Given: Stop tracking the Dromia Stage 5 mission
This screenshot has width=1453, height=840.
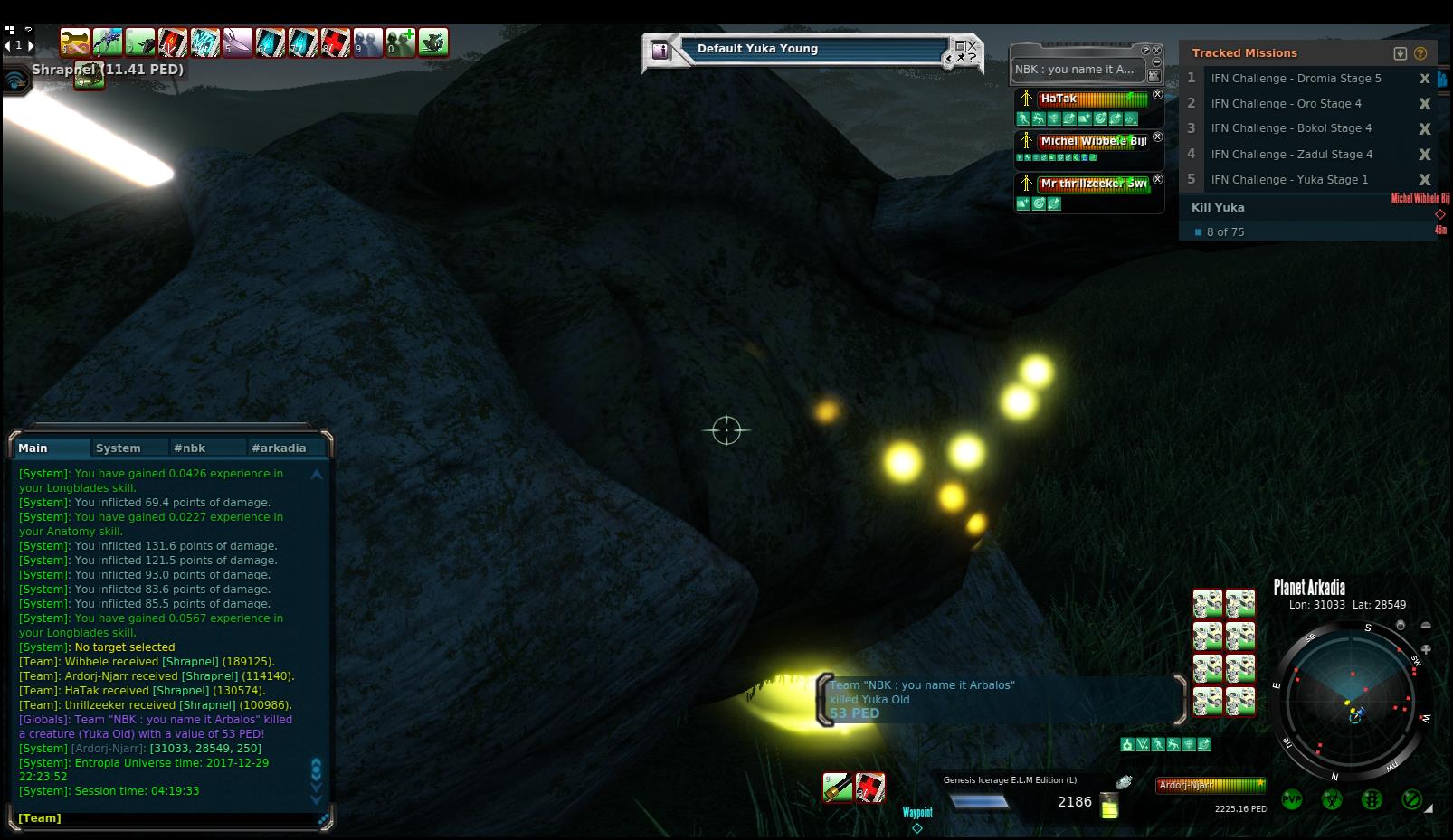Looking at the screenshot, I should (1425, 79).
